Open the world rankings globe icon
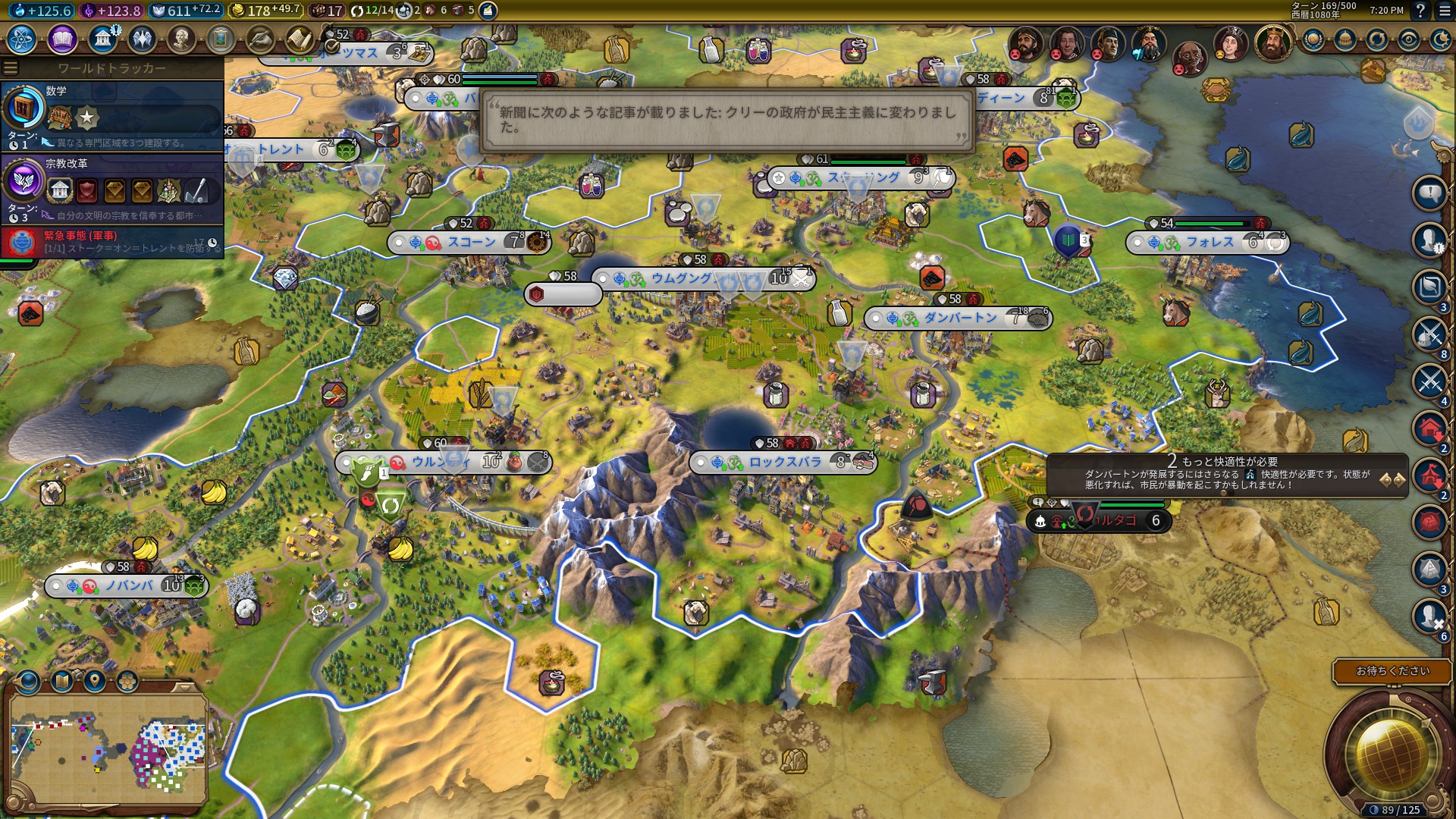The height and width of the screenshot is (819, 1456). [x=1313, y=39]
